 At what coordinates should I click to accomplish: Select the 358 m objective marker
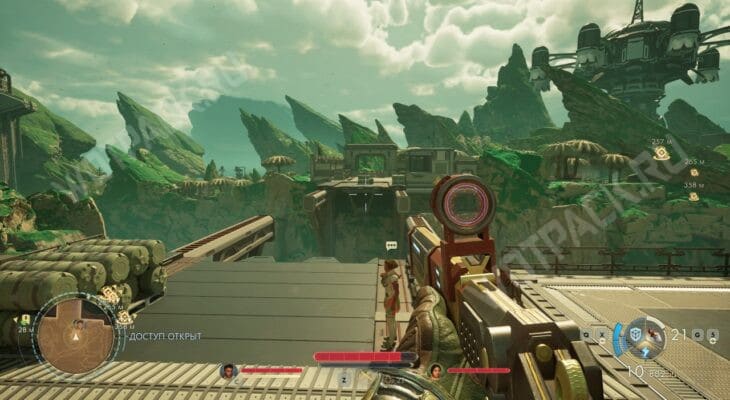(693, 196)
